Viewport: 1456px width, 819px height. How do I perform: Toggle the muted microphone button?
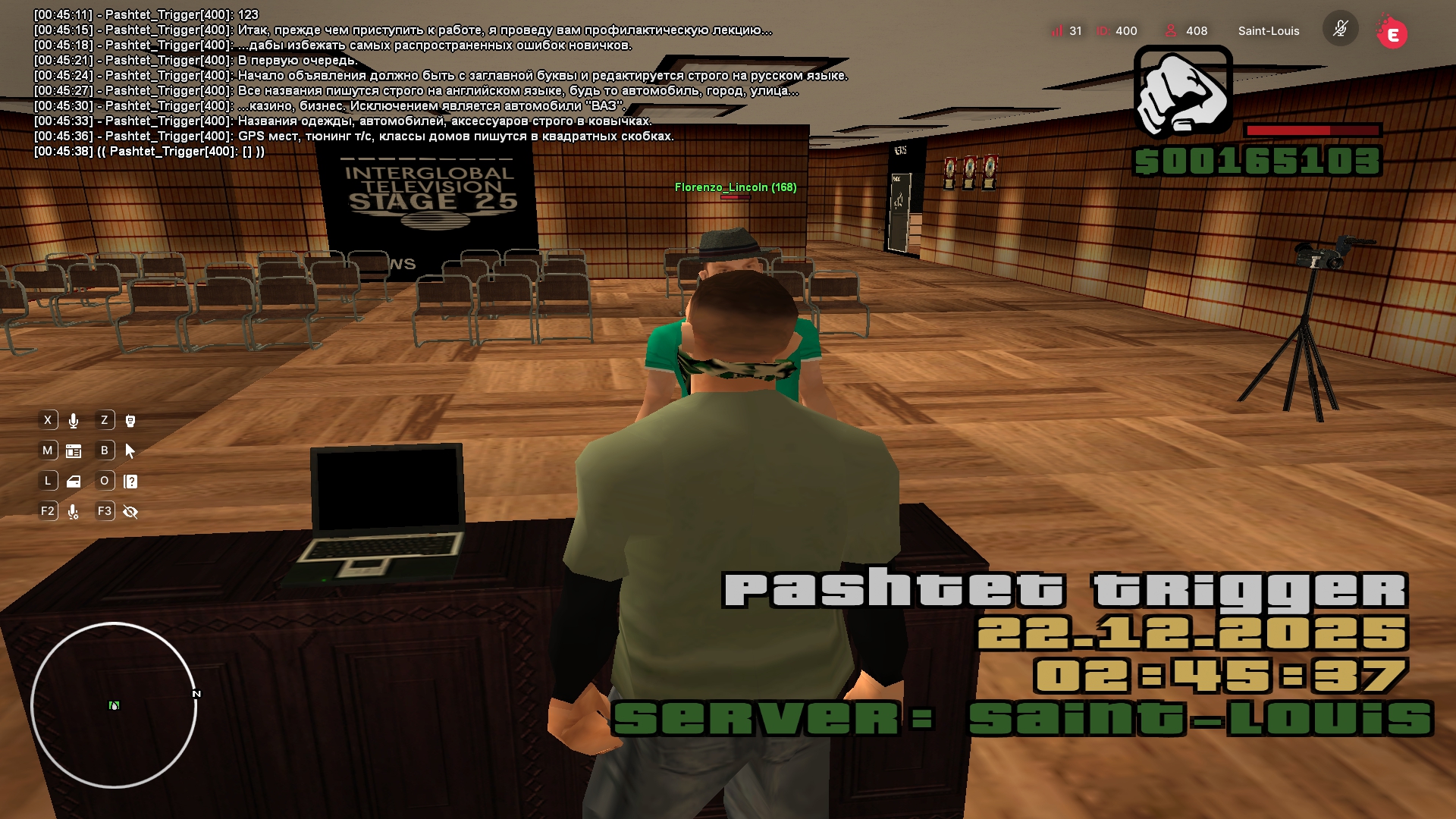pyautogui.click(x=1340, y=30)
